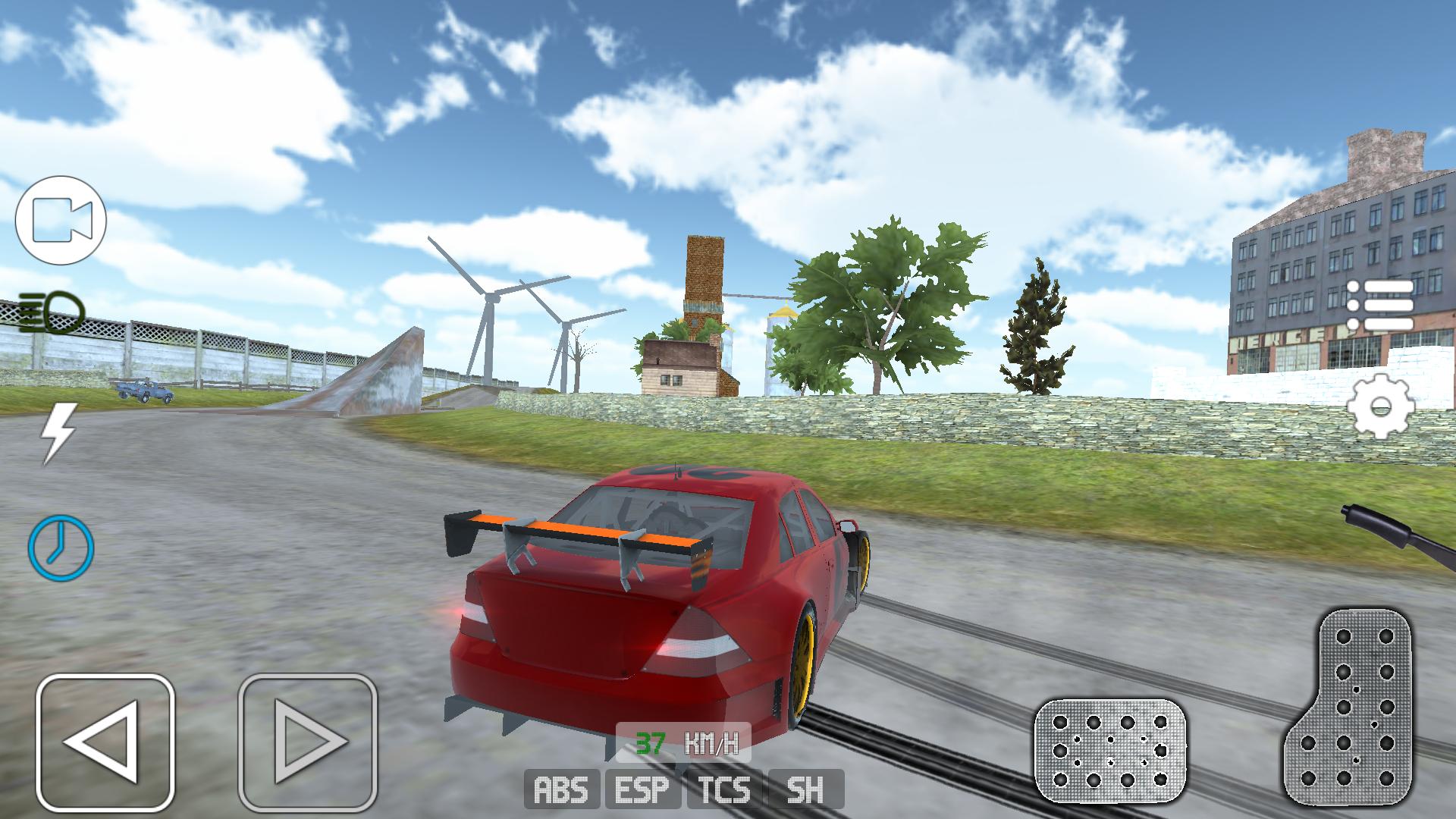Toggle the TCS assist
The width and height of the screenshot is (1456, 819).
pos(726,789)
